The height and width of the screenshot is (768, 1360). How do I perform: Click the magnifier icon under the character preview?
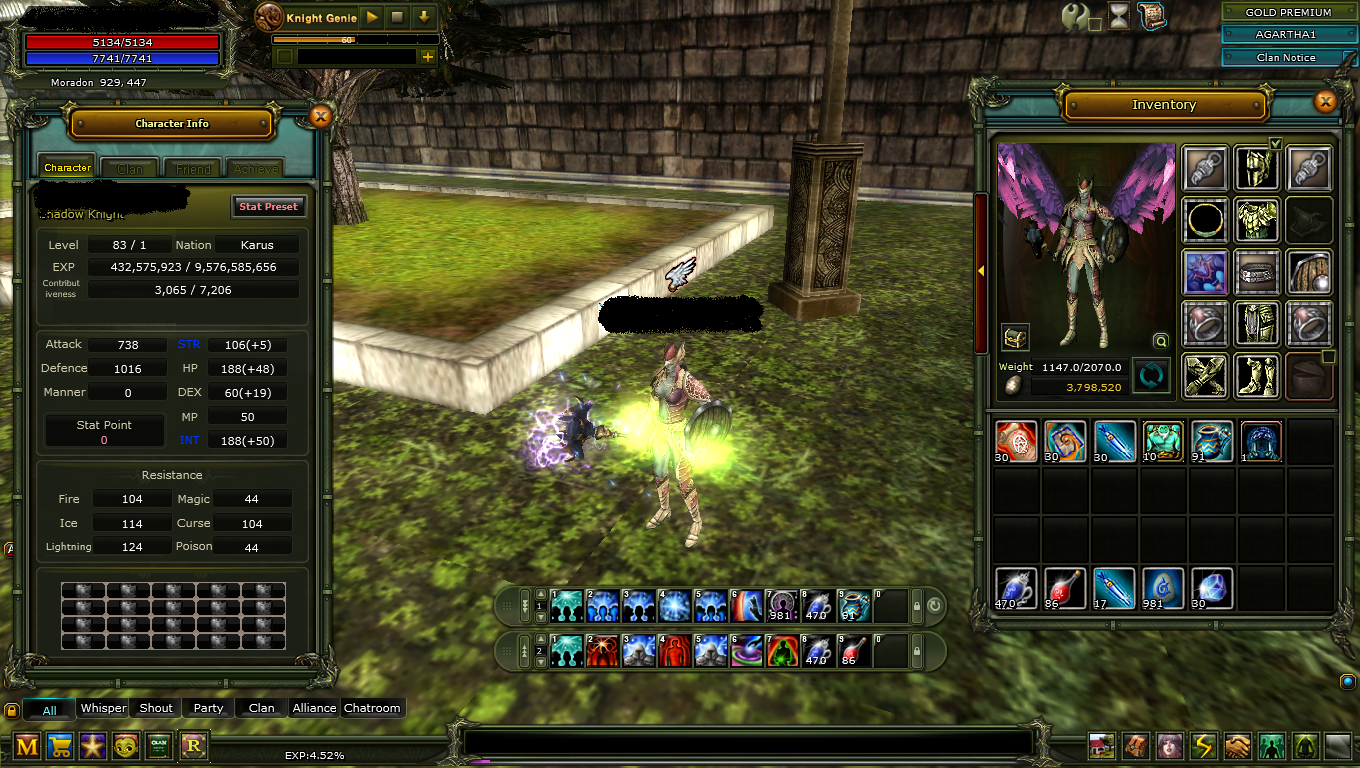tap(1160, 341)
